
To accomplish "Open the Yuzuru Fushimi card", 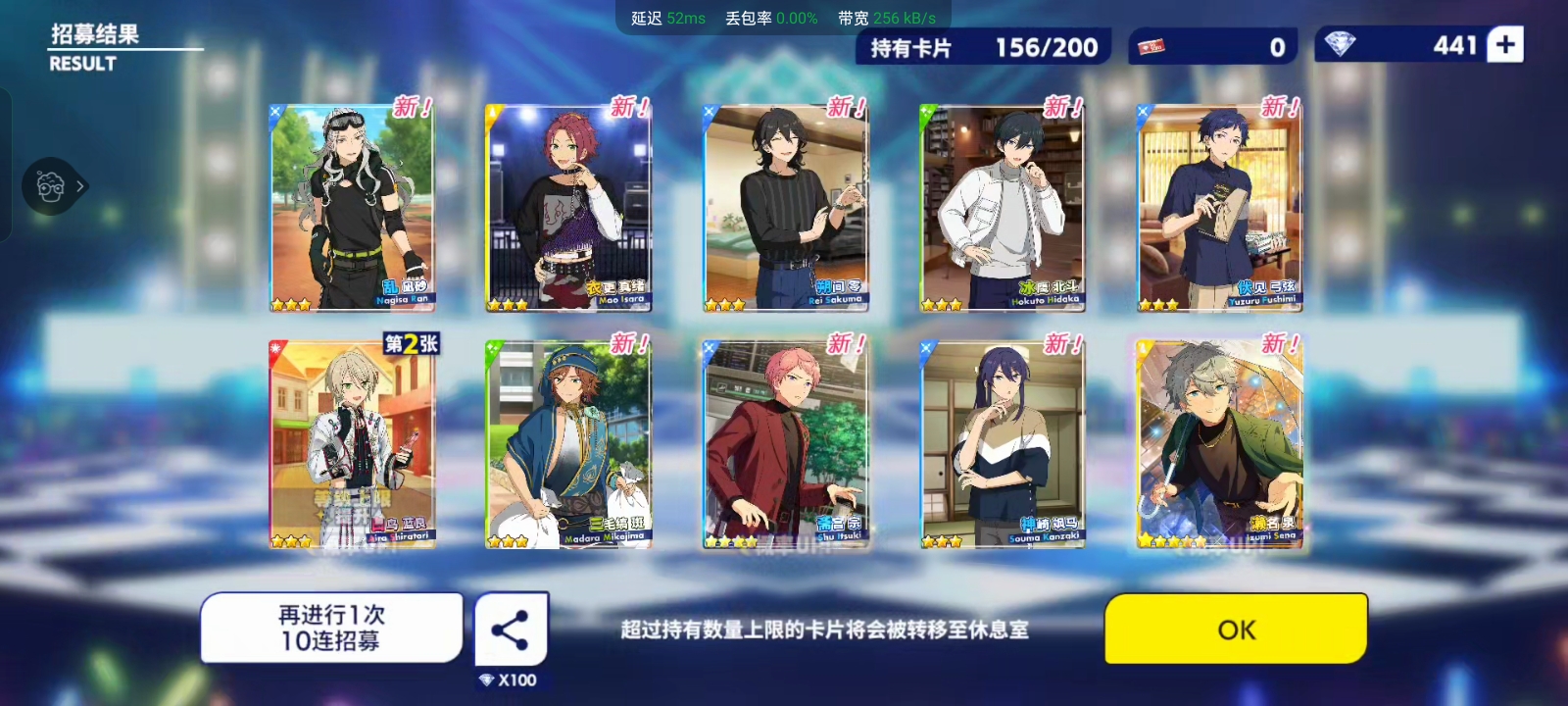I will (x=1220, y=208).
